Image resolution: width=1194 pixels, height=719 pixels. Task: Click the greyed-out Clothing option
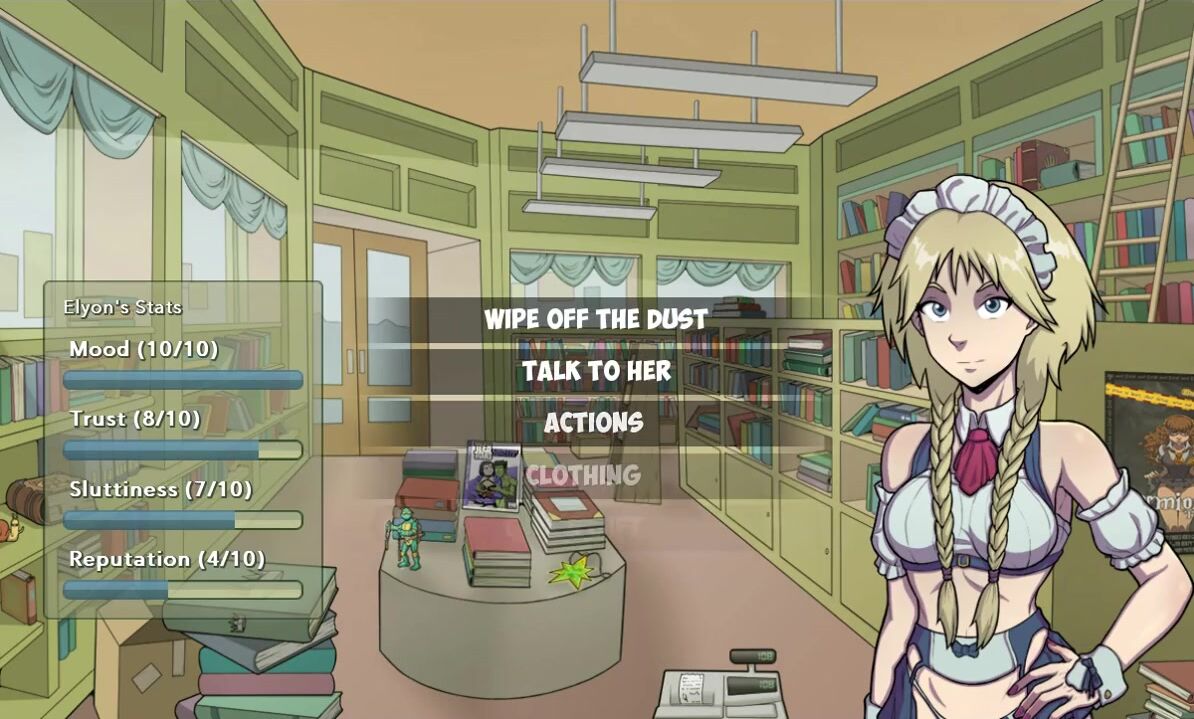pos(583,476)
